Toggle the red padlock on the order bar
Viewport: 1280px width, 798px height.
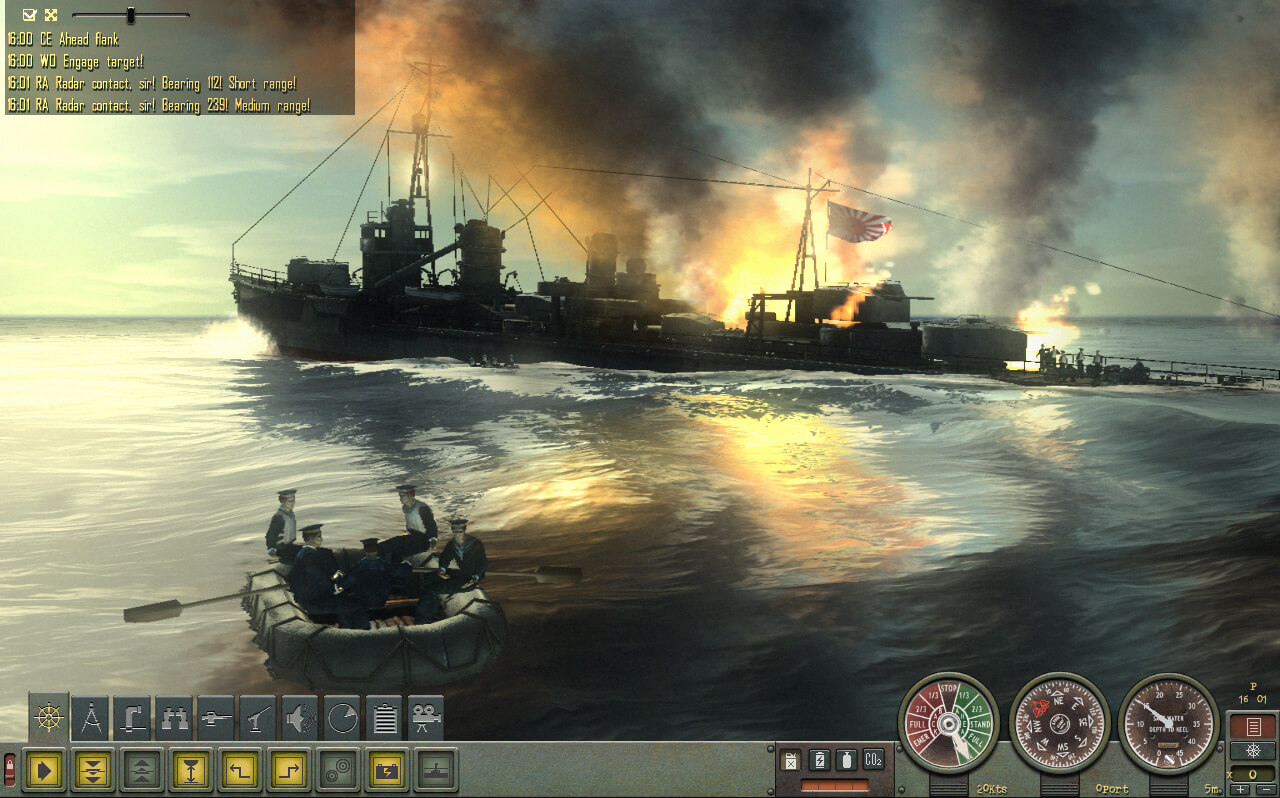(10, 769)
